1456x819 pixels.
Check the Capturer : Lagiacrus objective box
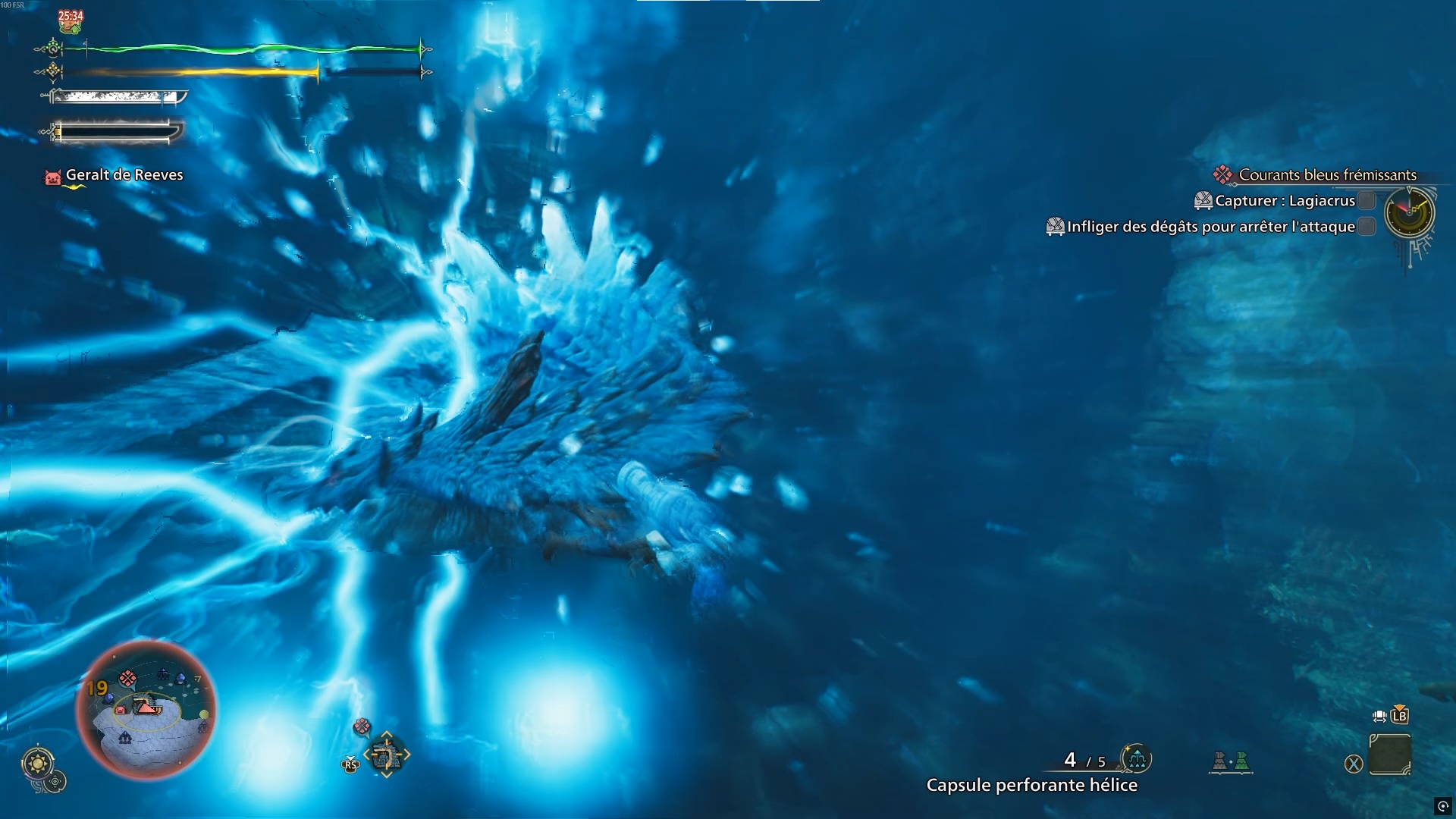1366,199
